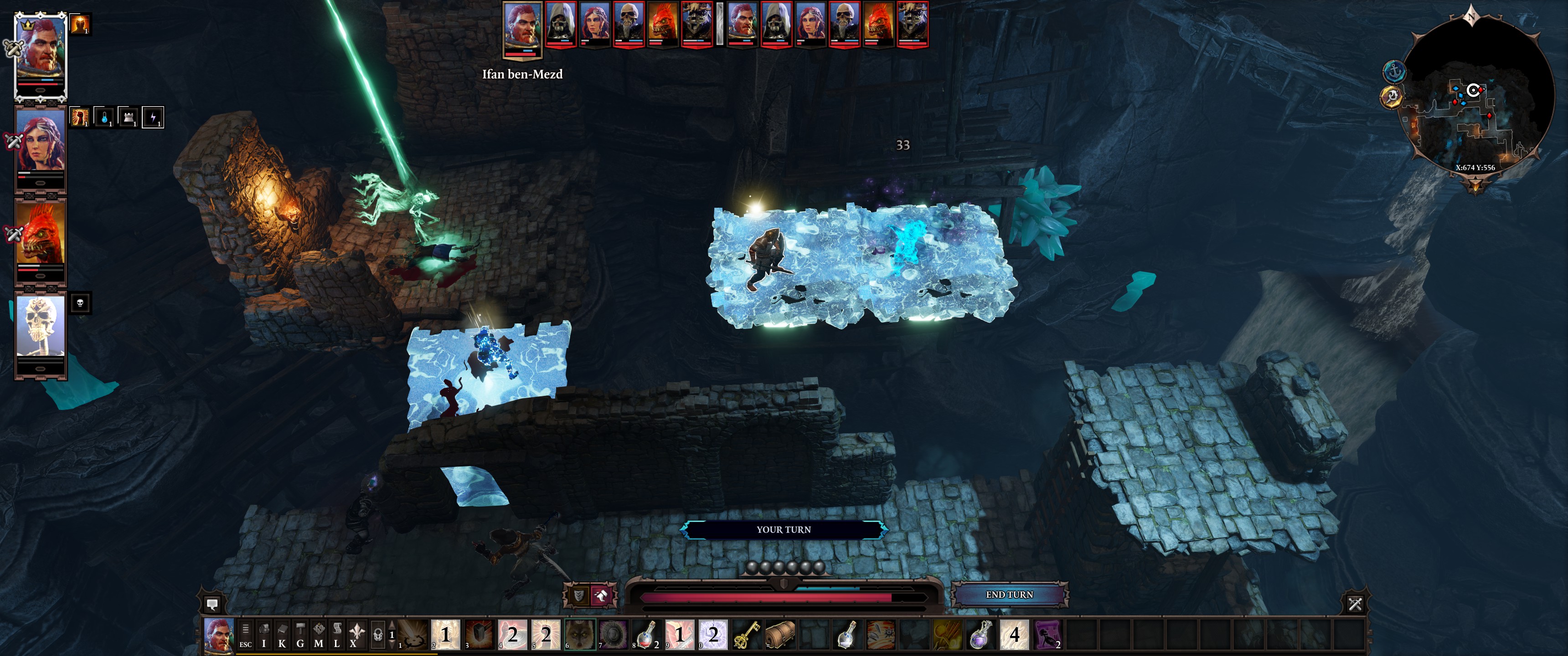This screenshot has height=656, width=1568.
Task: Open inventory with the I button
Action: 263,635
